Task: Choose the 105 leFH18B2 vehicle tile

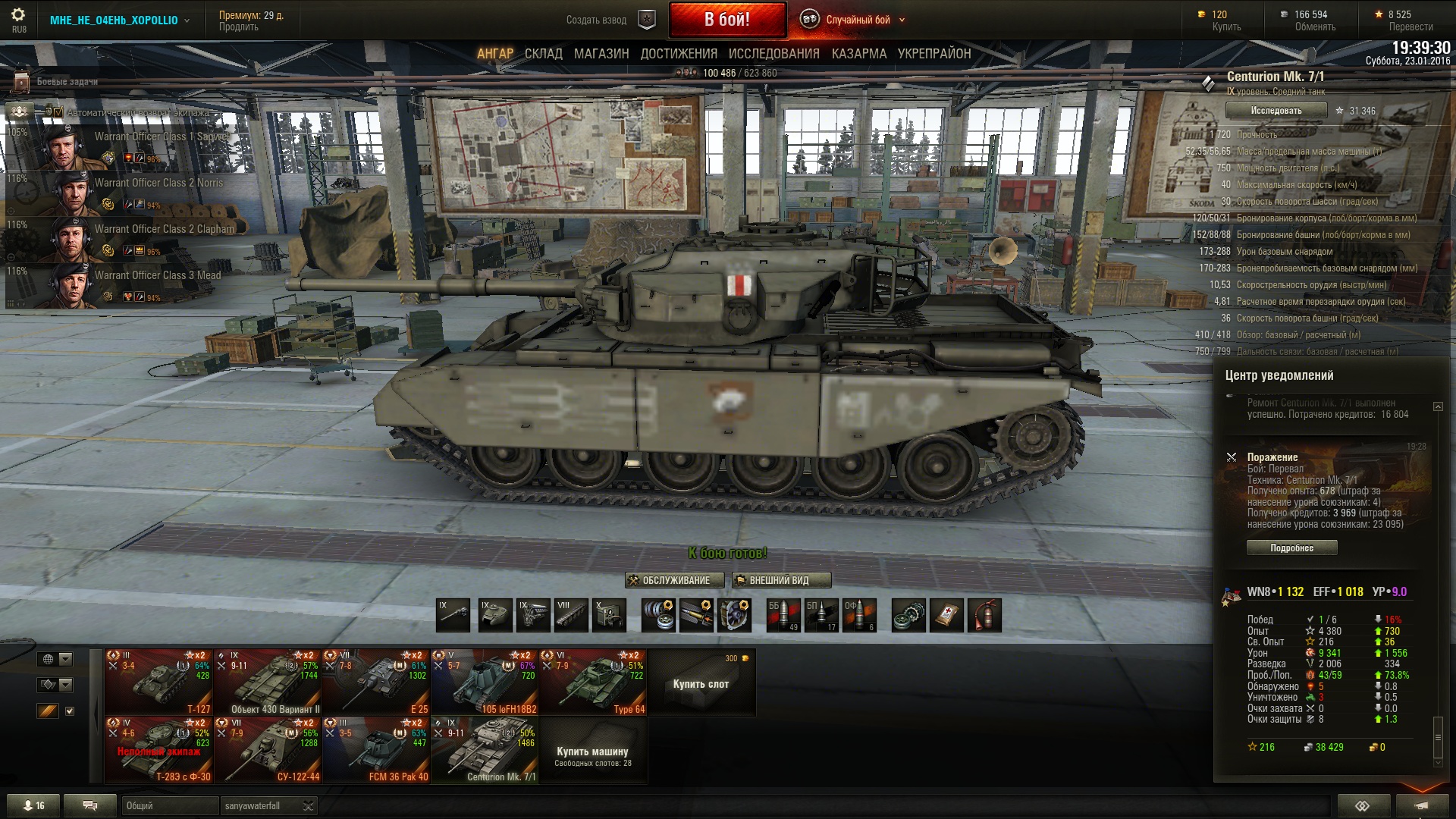Action: (x=484, y=682)
